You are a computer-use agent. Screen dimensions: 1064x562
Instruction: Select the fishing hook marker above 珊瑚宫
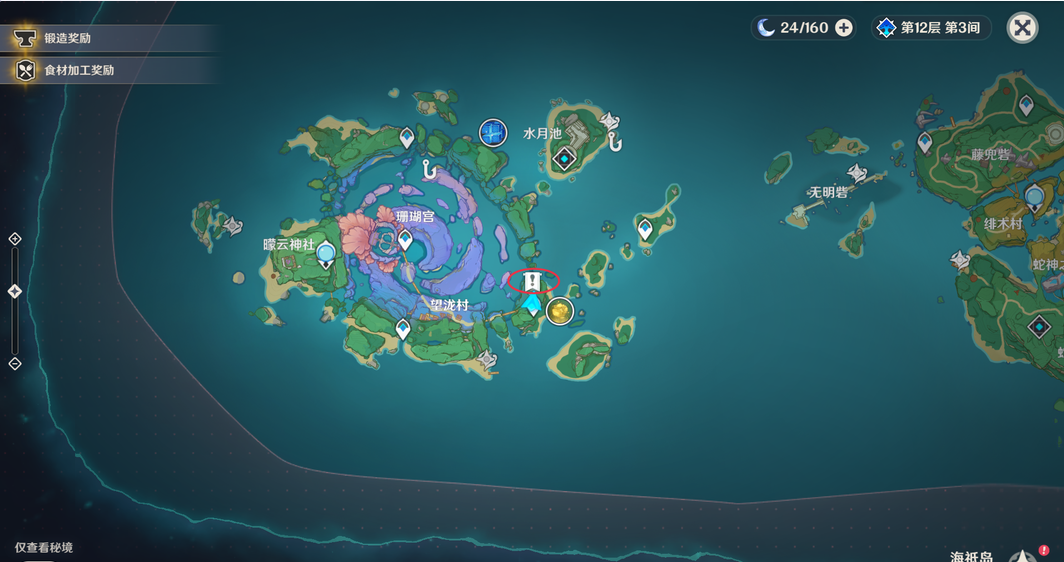pos(430,171)
